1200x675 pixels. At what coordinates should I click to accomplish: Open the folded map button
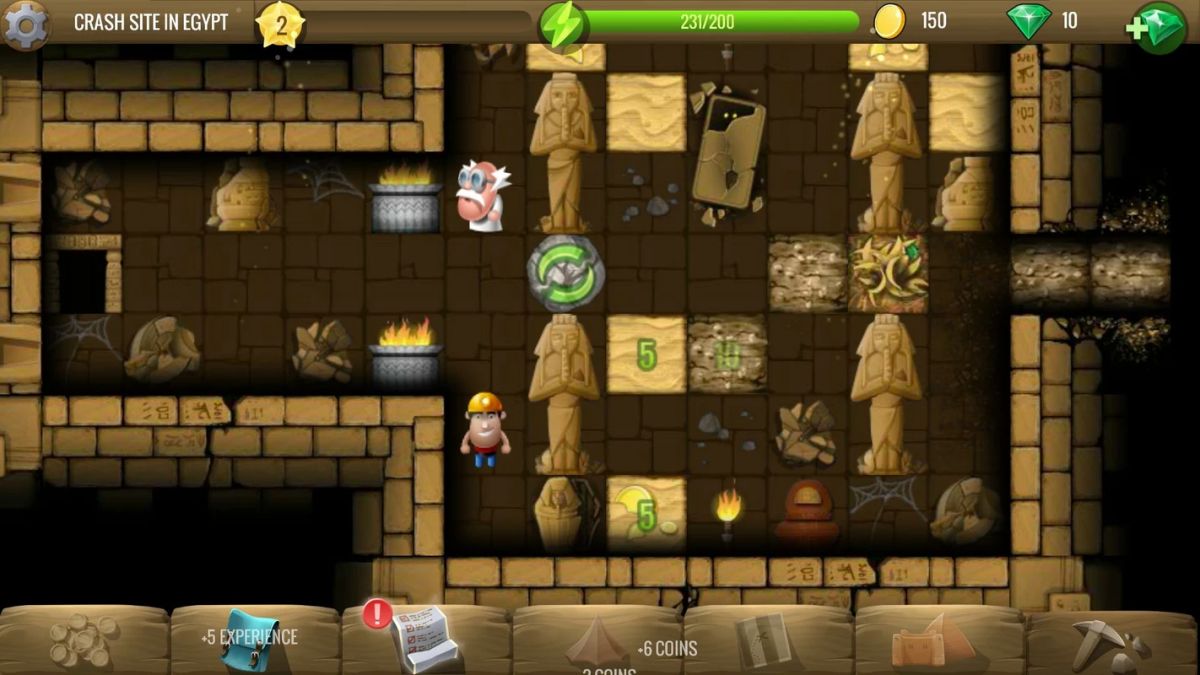(764, 640)
